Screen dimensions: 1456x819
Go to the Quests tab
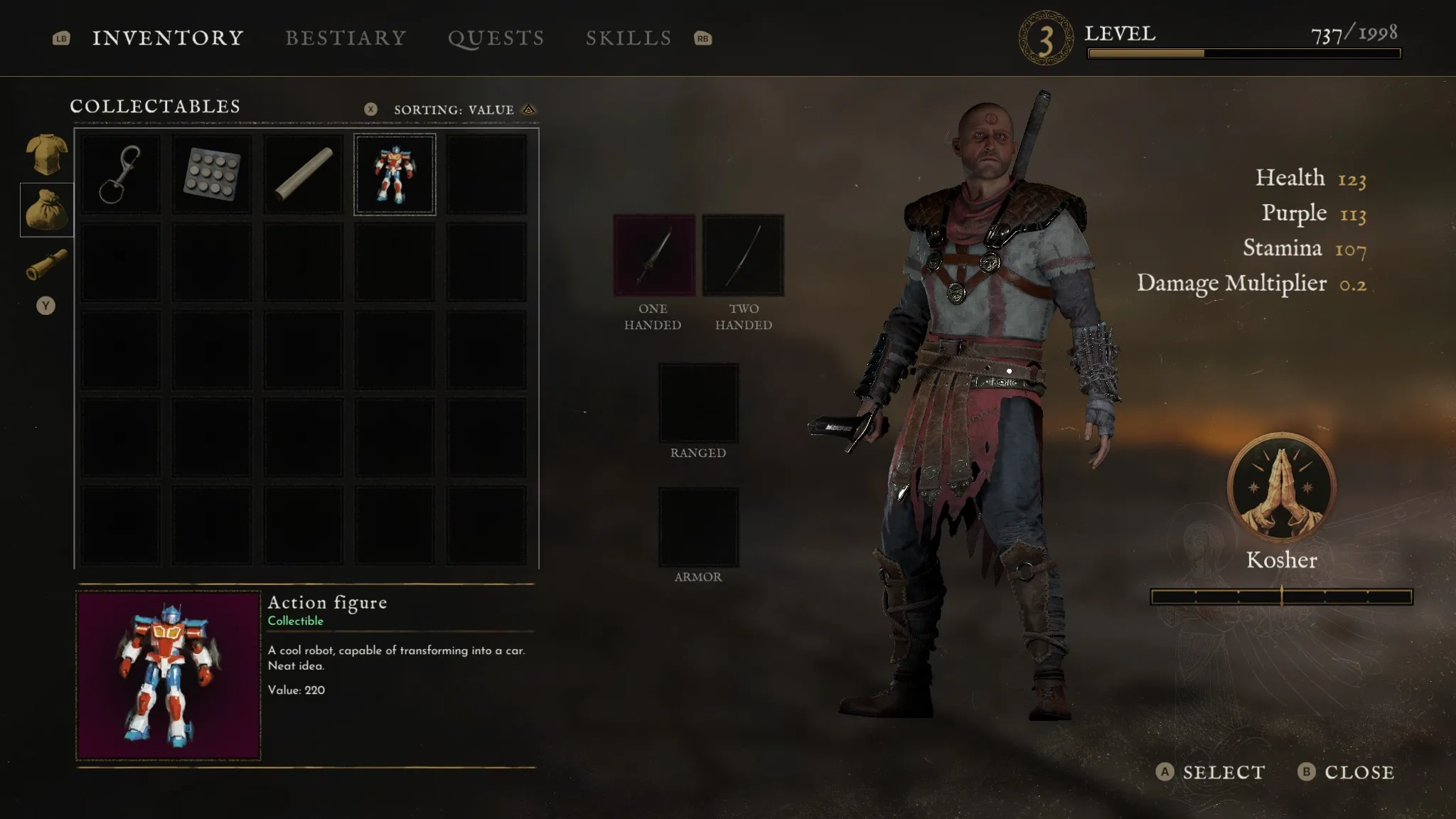click(496, 38)
